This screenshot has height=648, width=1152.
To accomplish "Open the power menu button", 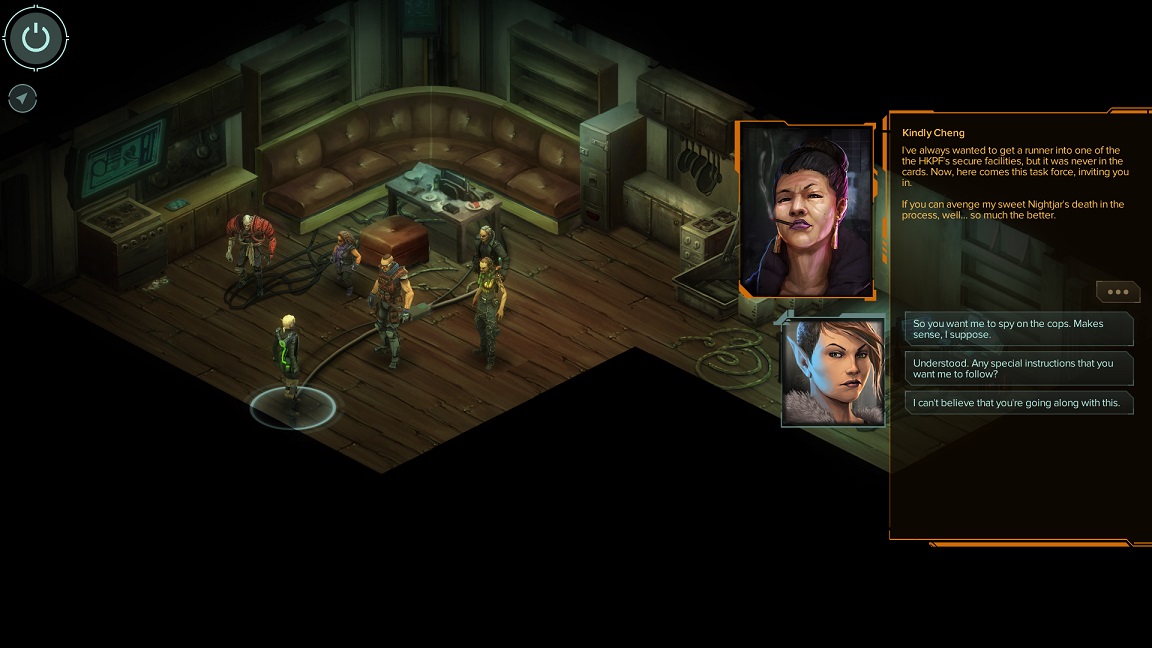I will coord(35,38).
